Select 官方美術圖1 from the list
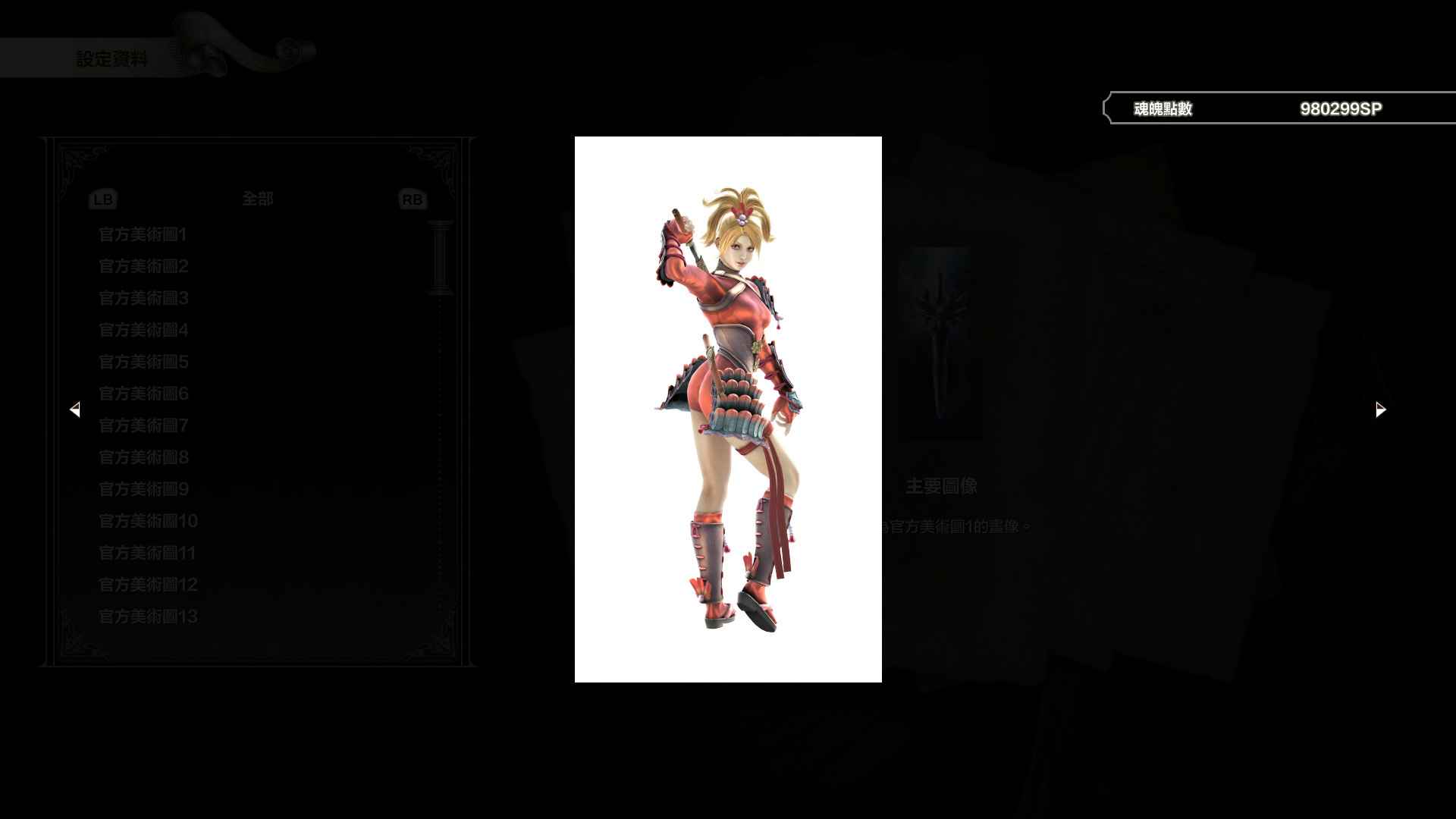 click(x=143, y=235)
